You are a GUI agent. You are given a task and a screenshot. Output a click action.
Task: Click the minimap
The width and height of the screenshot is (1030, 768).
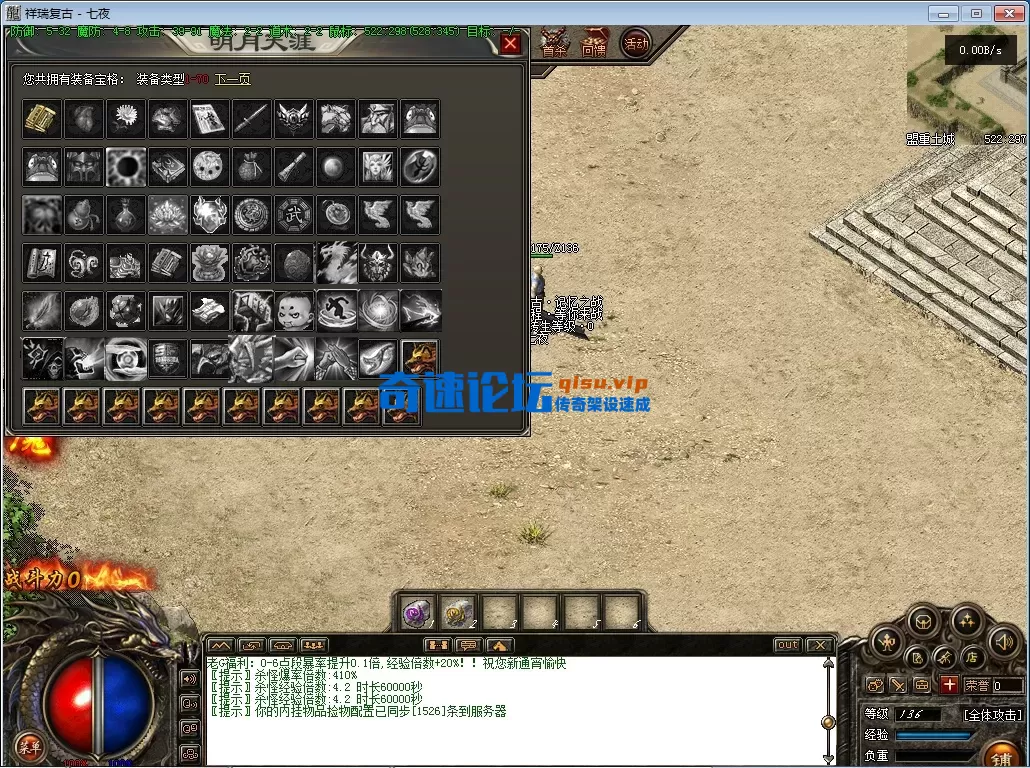point(966,85)
